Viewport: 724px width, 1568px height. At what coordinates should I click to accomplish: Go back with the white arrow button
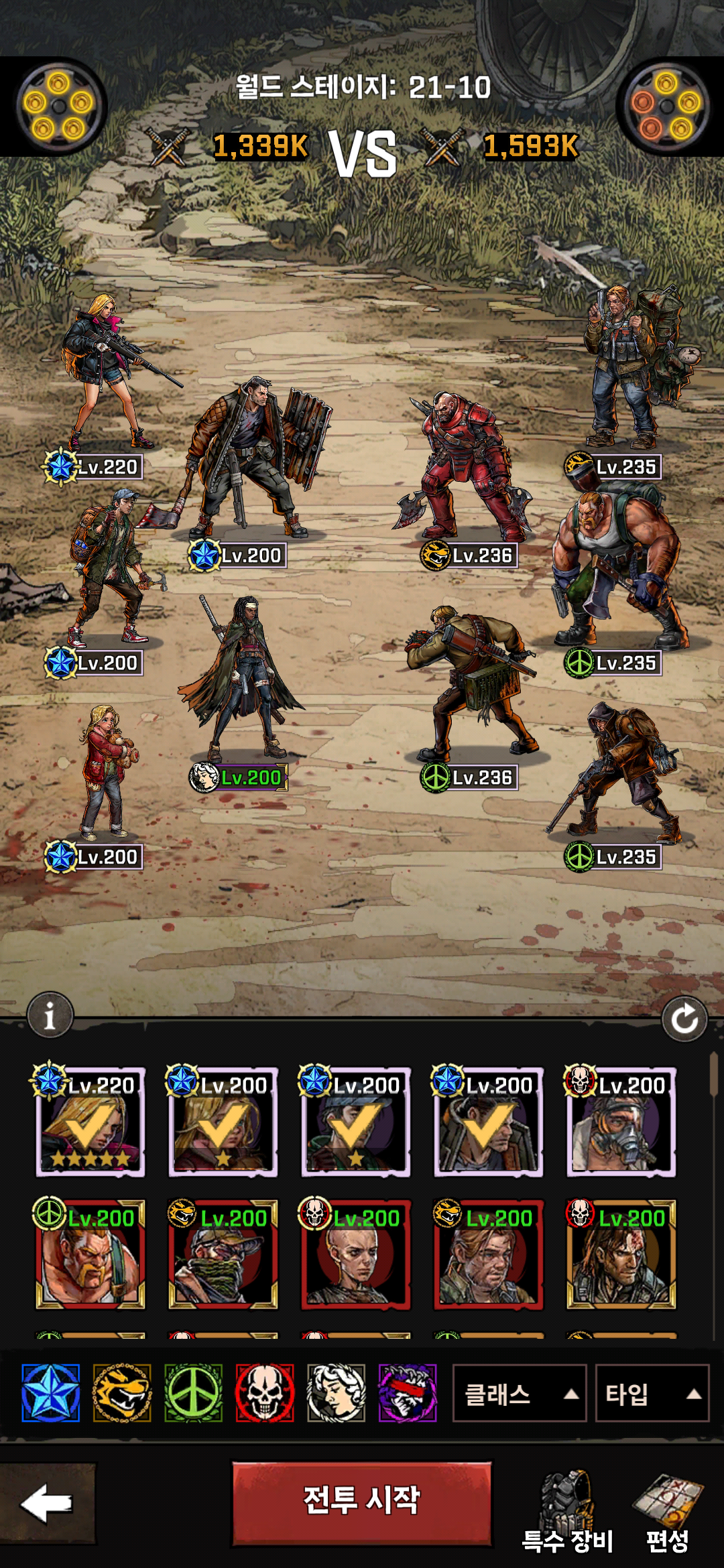pos(47,1503)
